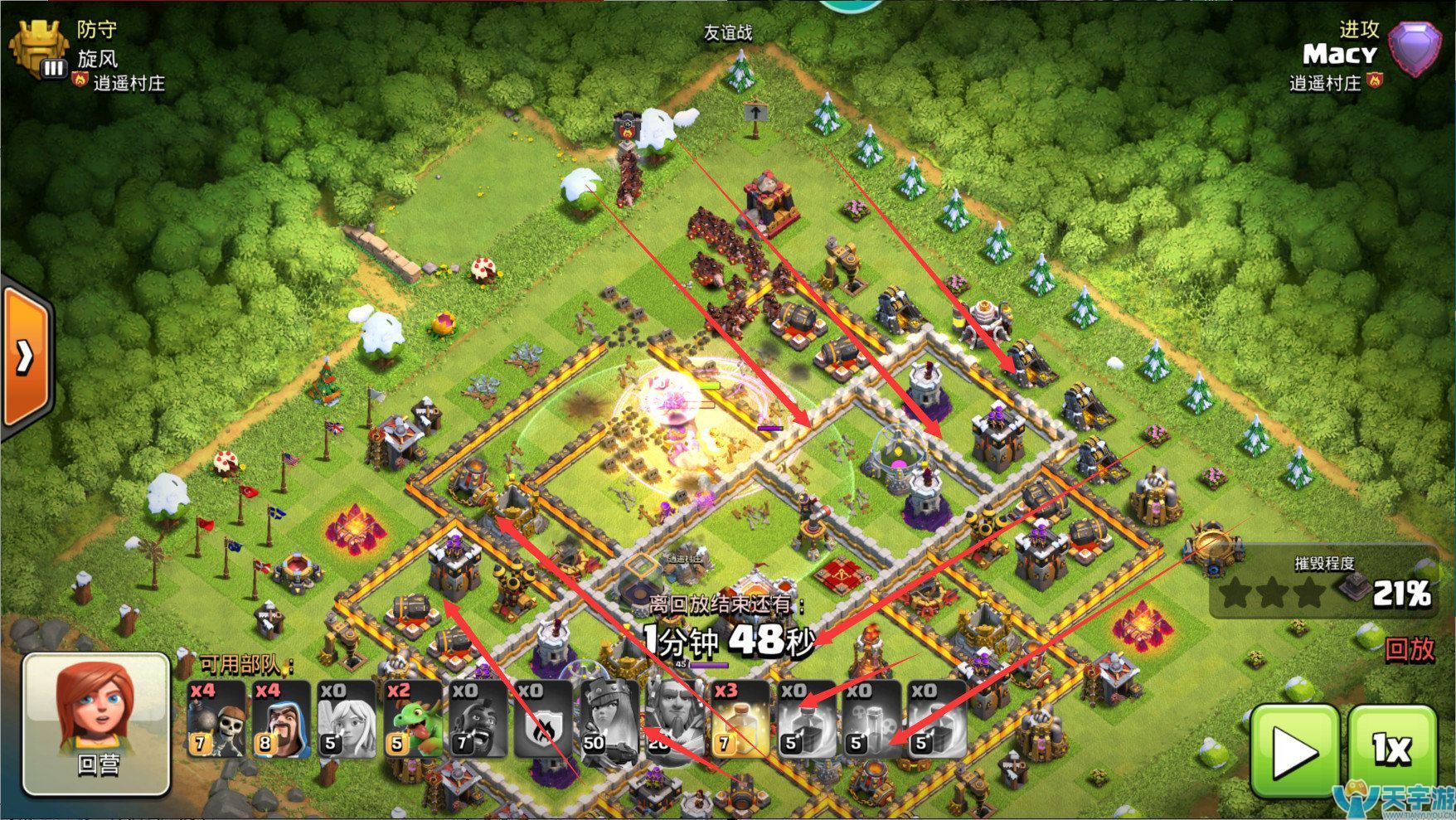Select the Wizard troop slot
The width and height of the screenshot is (1456, 820).
pyautogui.click(x=282, y=719)
